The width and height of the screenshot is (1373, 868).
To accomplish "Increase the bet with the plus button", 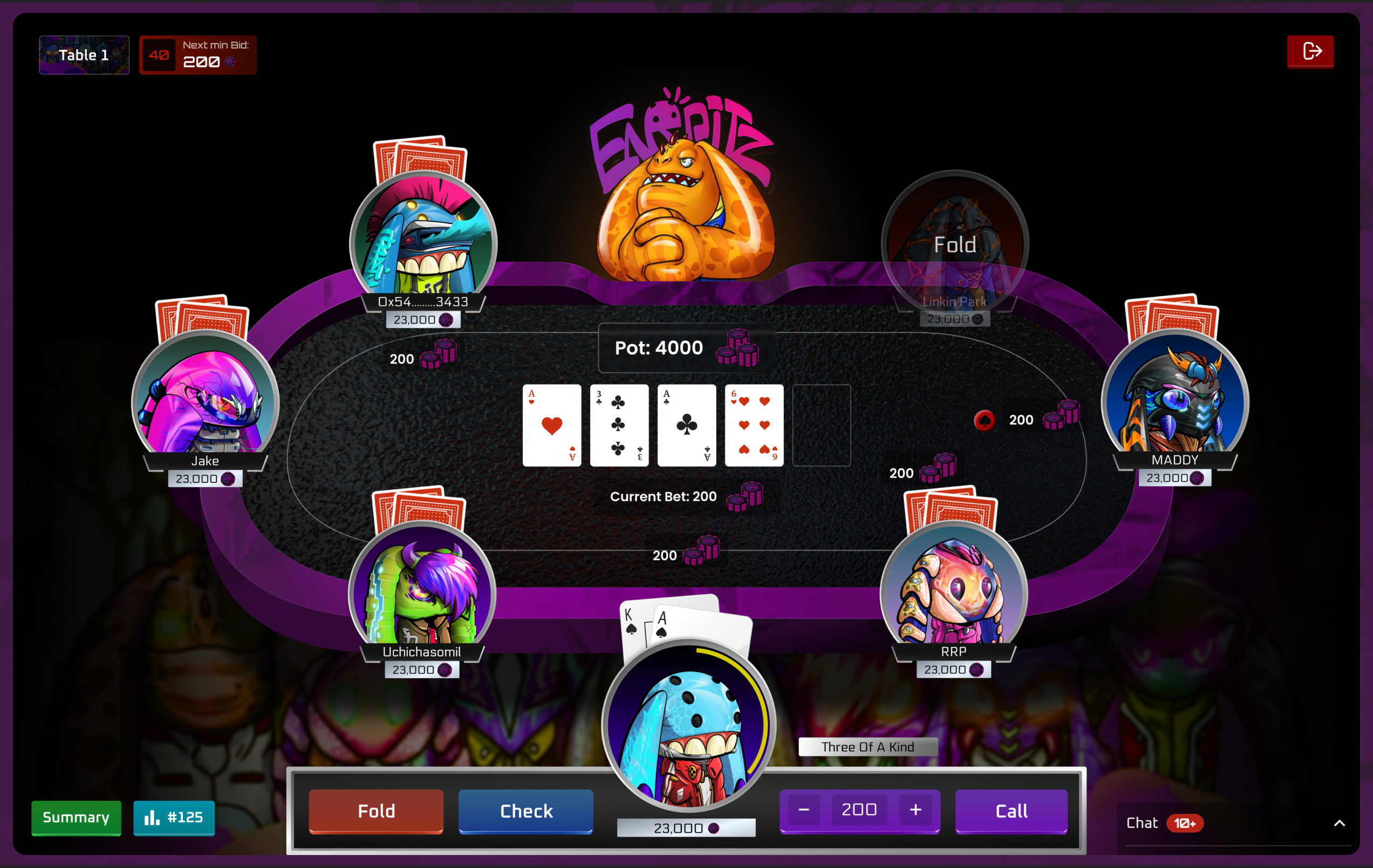I will click(x=915, y=810).
